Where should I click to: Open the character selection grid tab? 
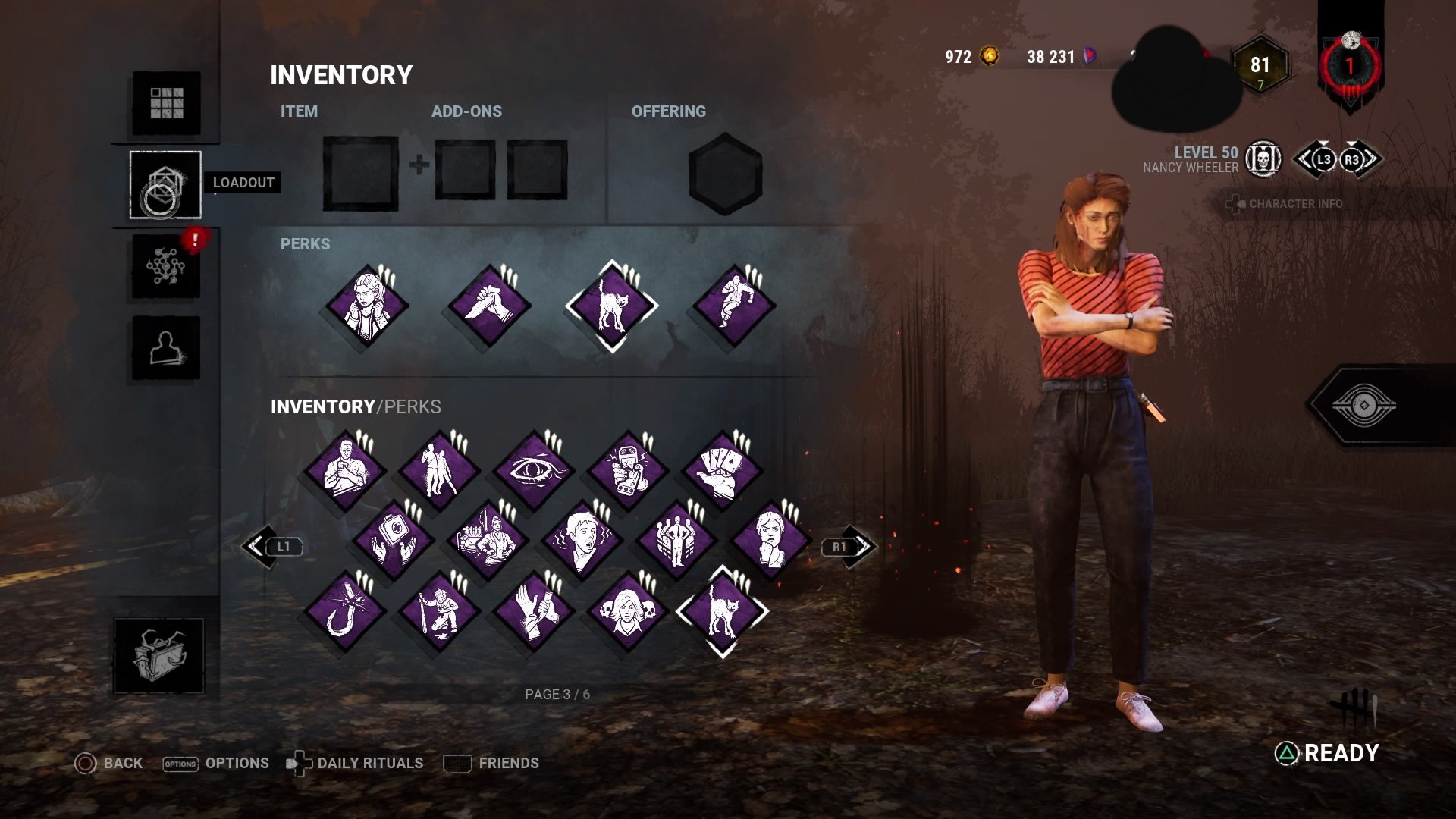coord(166,103)
